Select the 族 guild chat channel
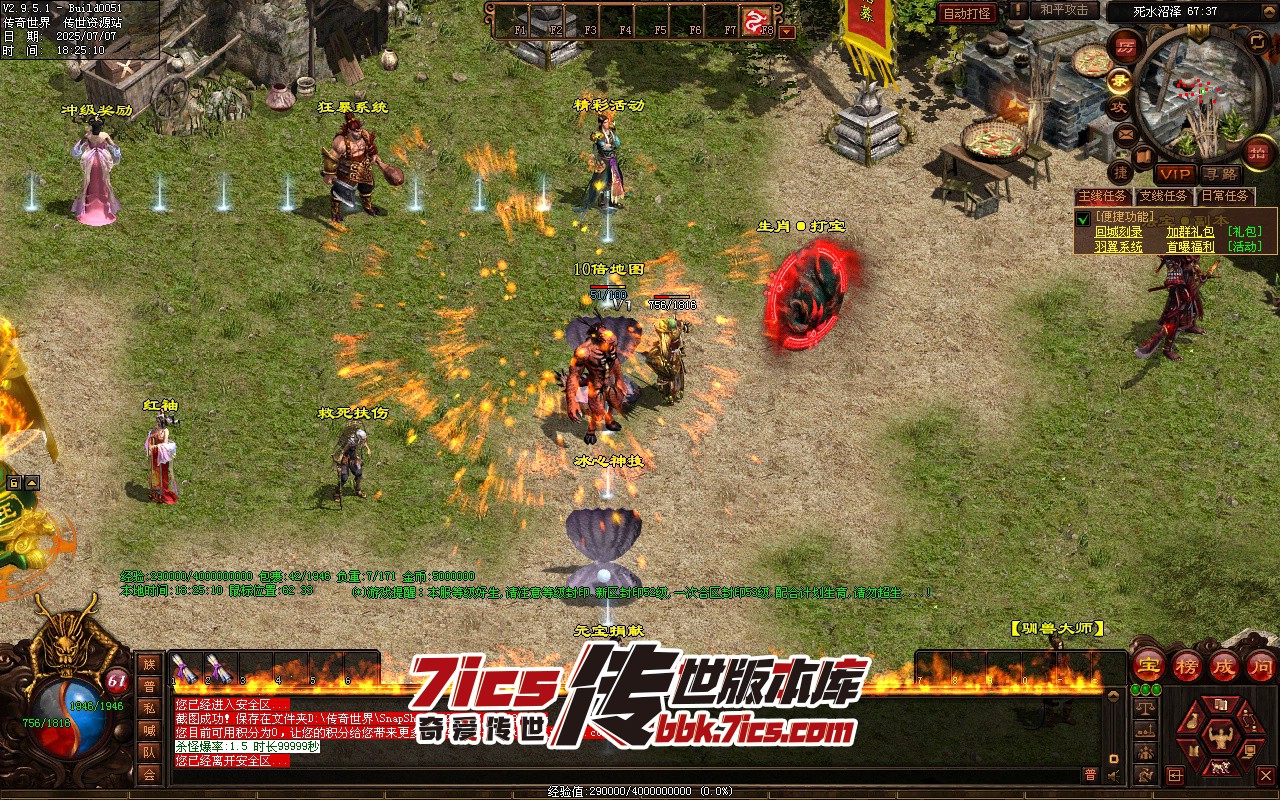The height and width of the screenshot is (800, 1280). tap(149, 664)
